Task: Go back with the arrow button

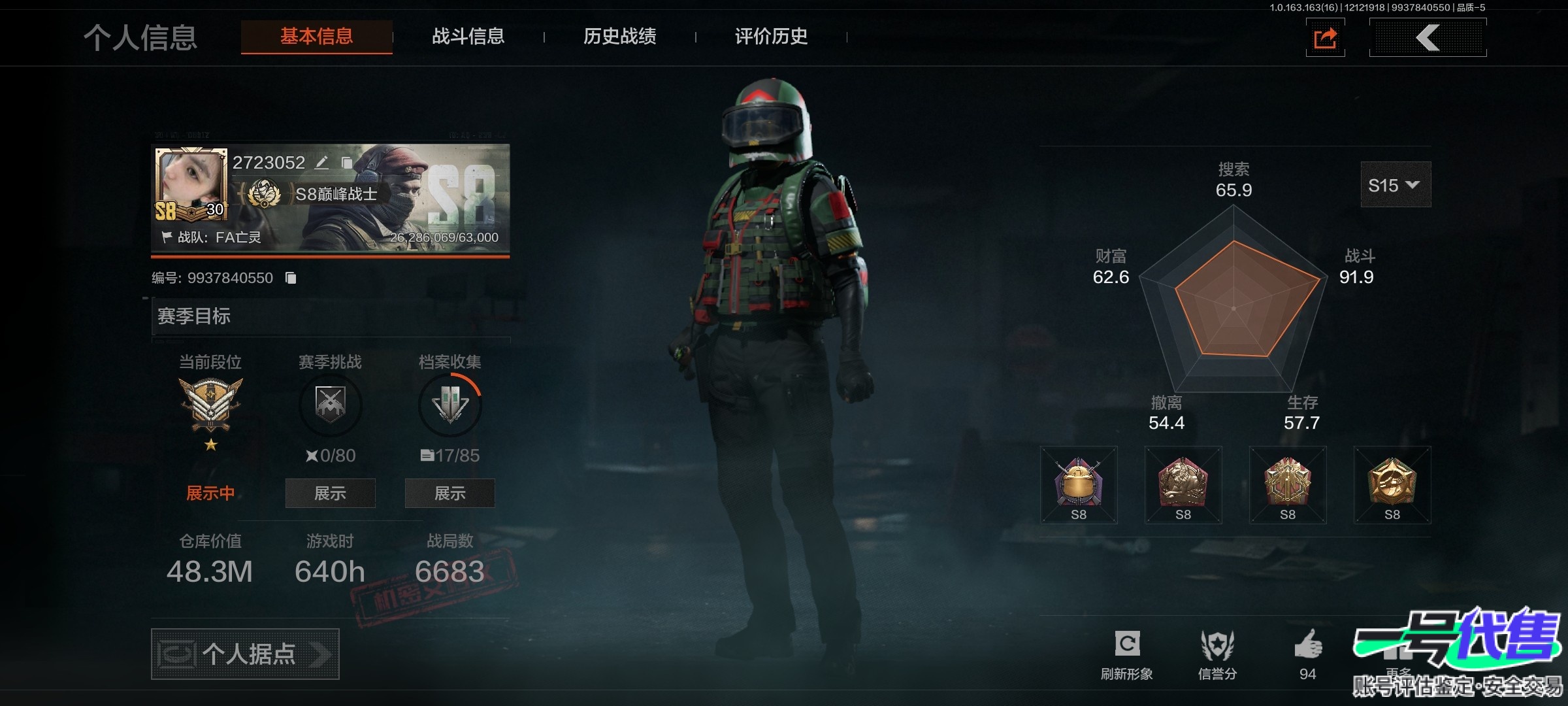Action: (1428, 38)
